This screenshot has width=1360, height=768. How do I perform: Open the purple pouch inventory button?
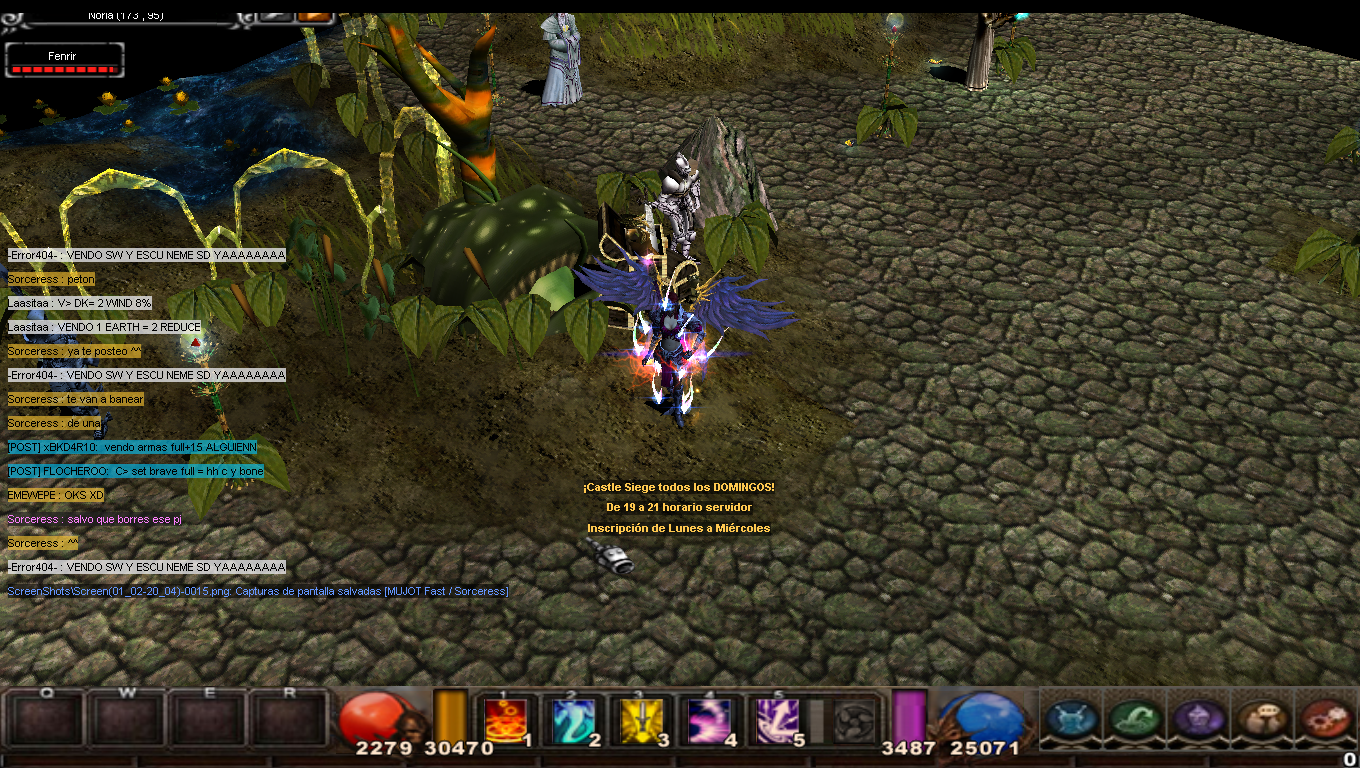(1198, 719)
